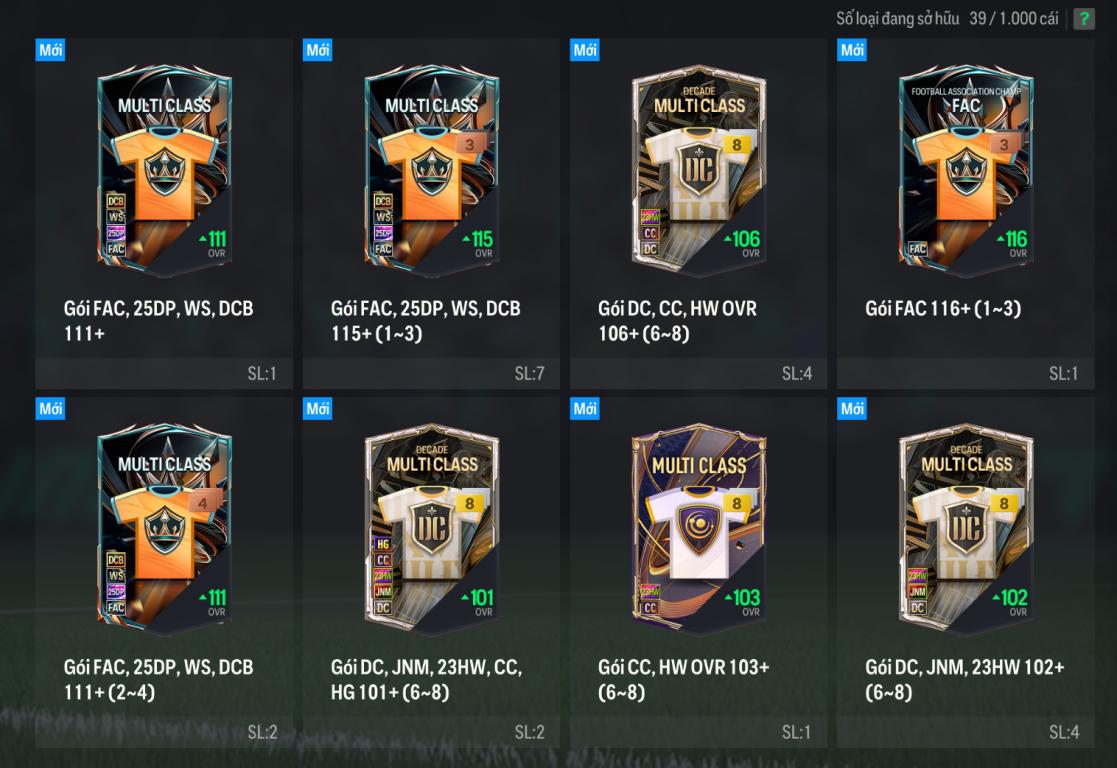1117x768 pixels.
Task: Choose the Gói DC, CC, HW OVR 106+ pack
Action: (x=698, y=170)
